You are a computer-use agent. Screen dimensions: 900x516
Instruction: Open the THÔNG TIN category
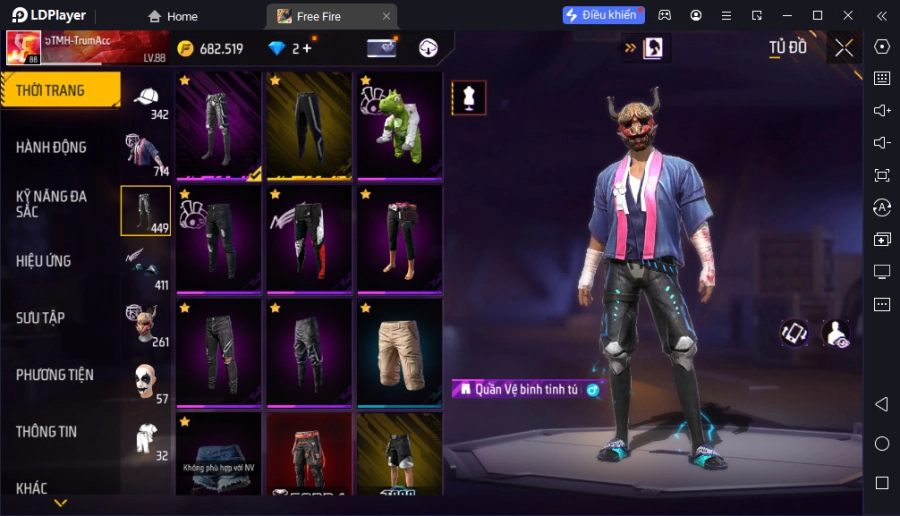[x=46, y=432]
